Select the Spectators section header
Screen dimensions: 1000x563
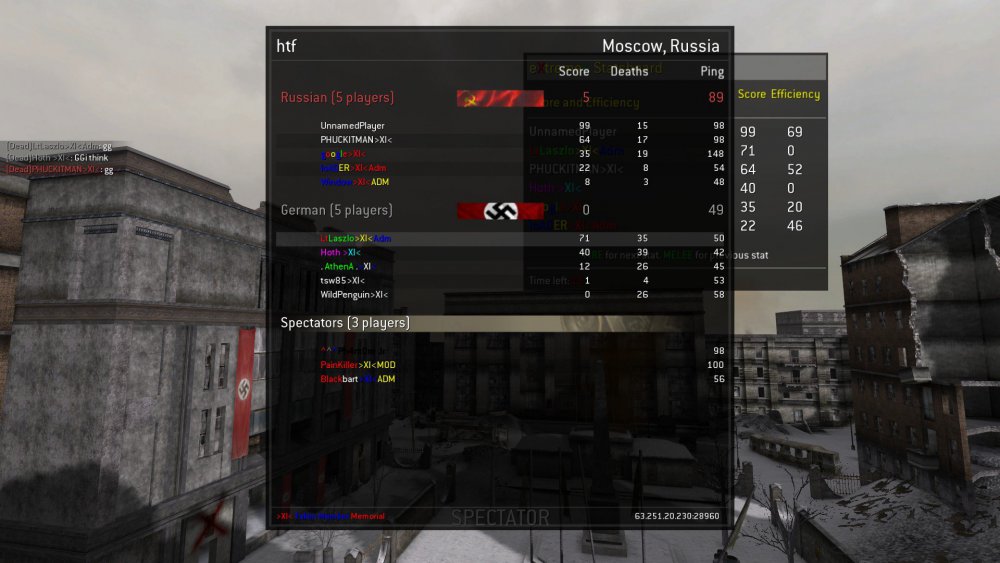click(345, 323)
